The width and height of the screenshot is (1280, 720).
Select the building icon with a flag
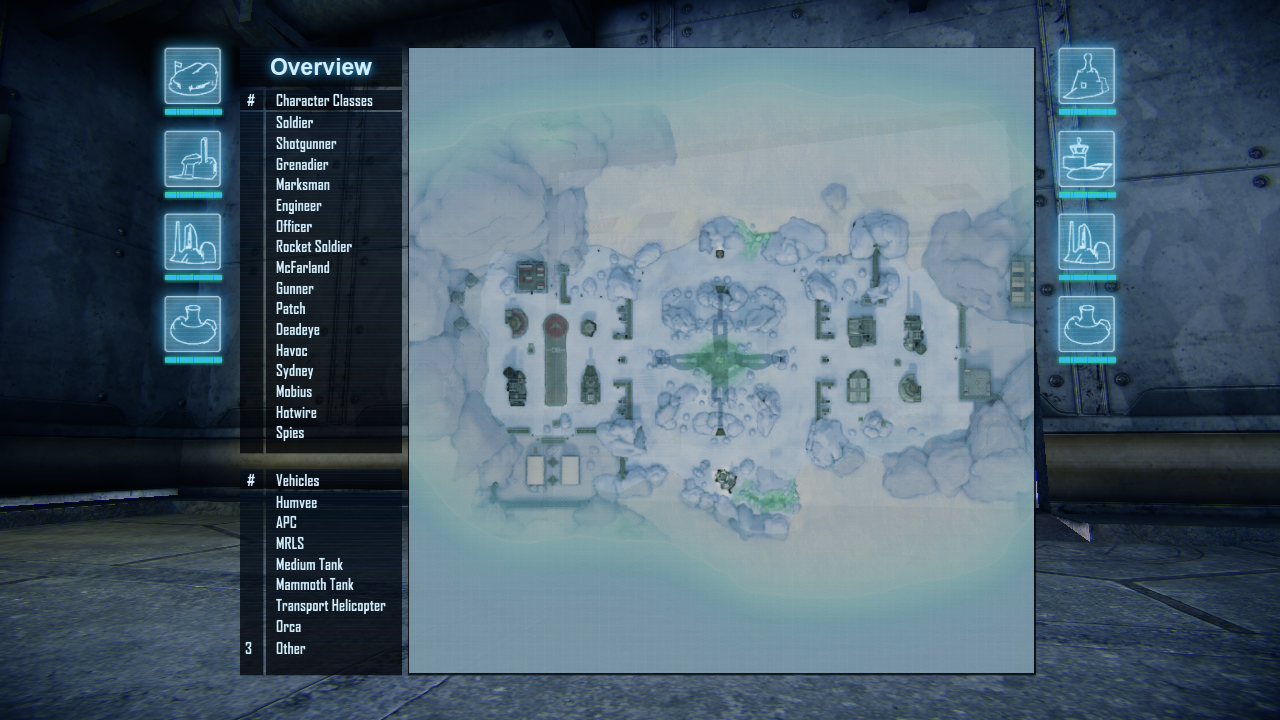[193, 76]
